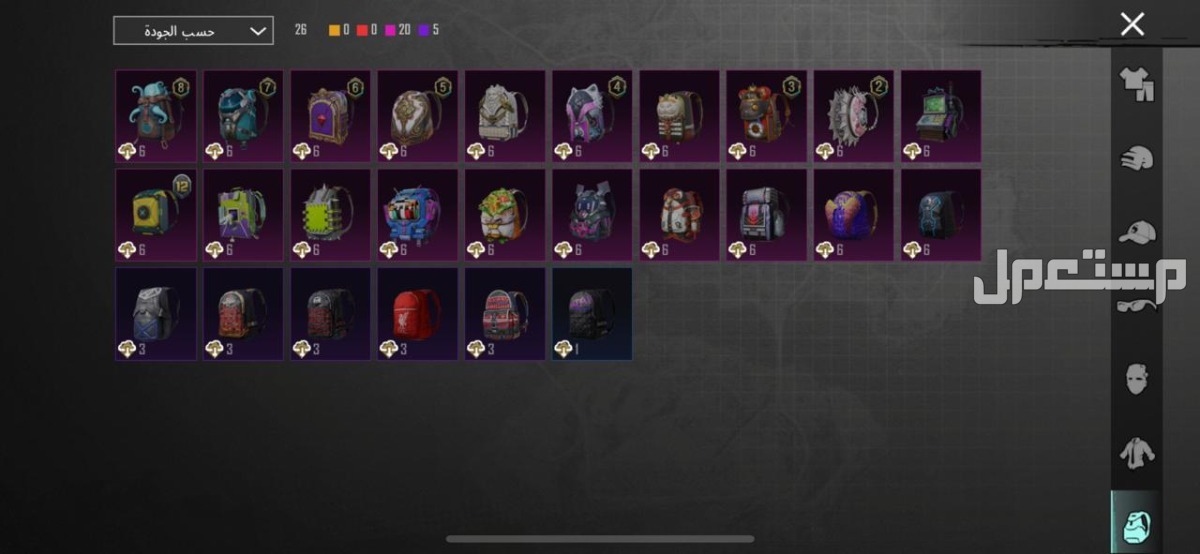Close the inventory screen
Image resolution: width=1200 pixels, height=554 pixels.
click(1132, 25)
